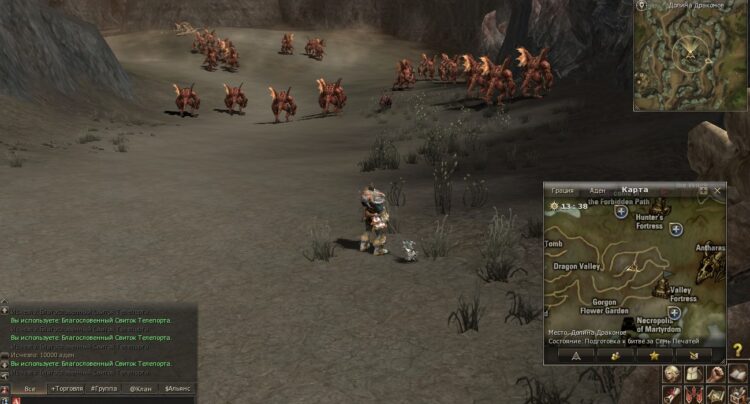
Task: Select the Valley Fortress icon on map
Action: click(x=661, y=288)
